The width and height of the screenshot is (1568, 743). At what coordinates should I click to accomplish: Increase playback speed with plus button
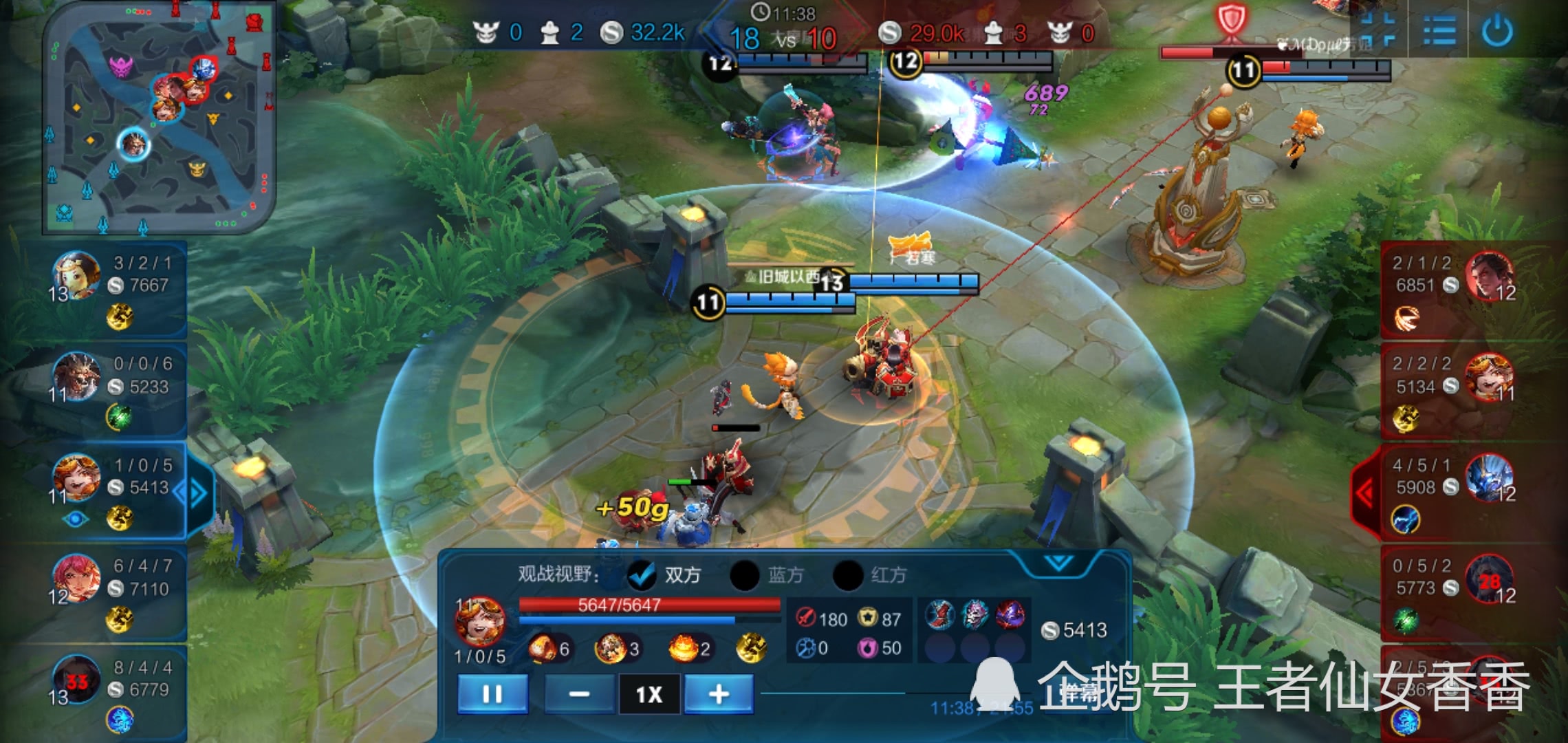click(x=718, y=694)
